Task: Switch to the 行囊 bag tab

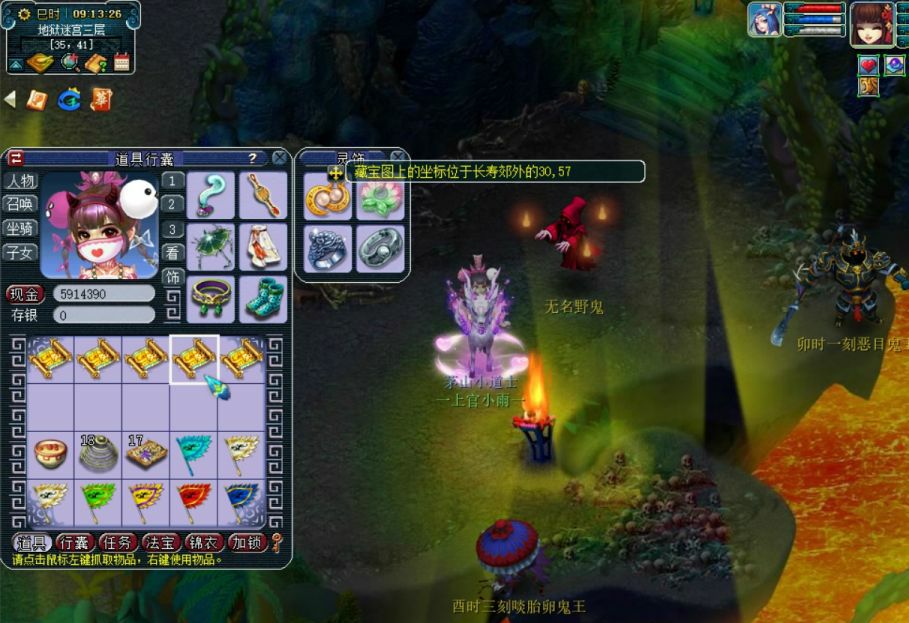Action: point(75,542)
